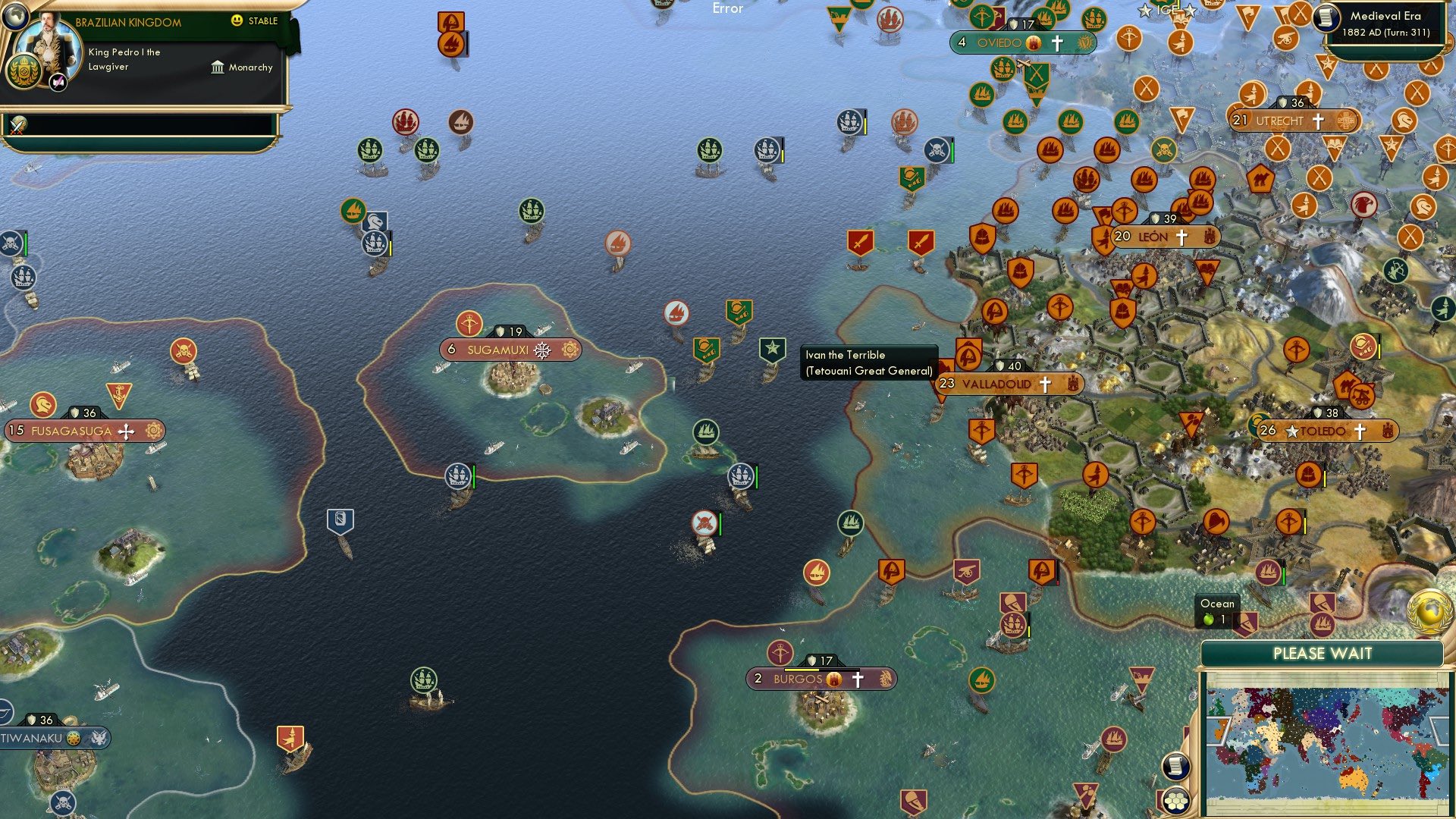Screen dimensions: 1456x819
Task: Open the hex grid map options button
Action: click(1176, 800)
